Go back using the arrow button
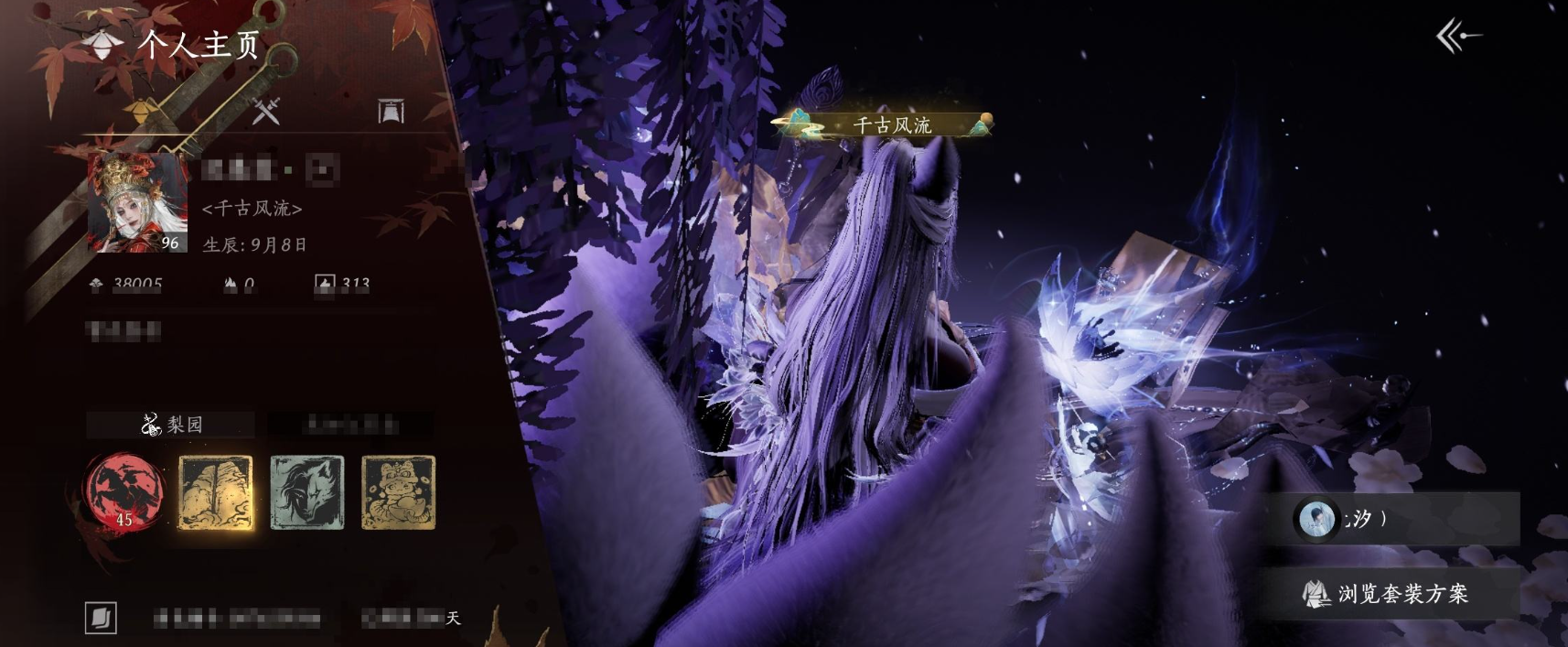Image resolution: width=1568 pixels, height=647 pixels. tap(1458, 37)
